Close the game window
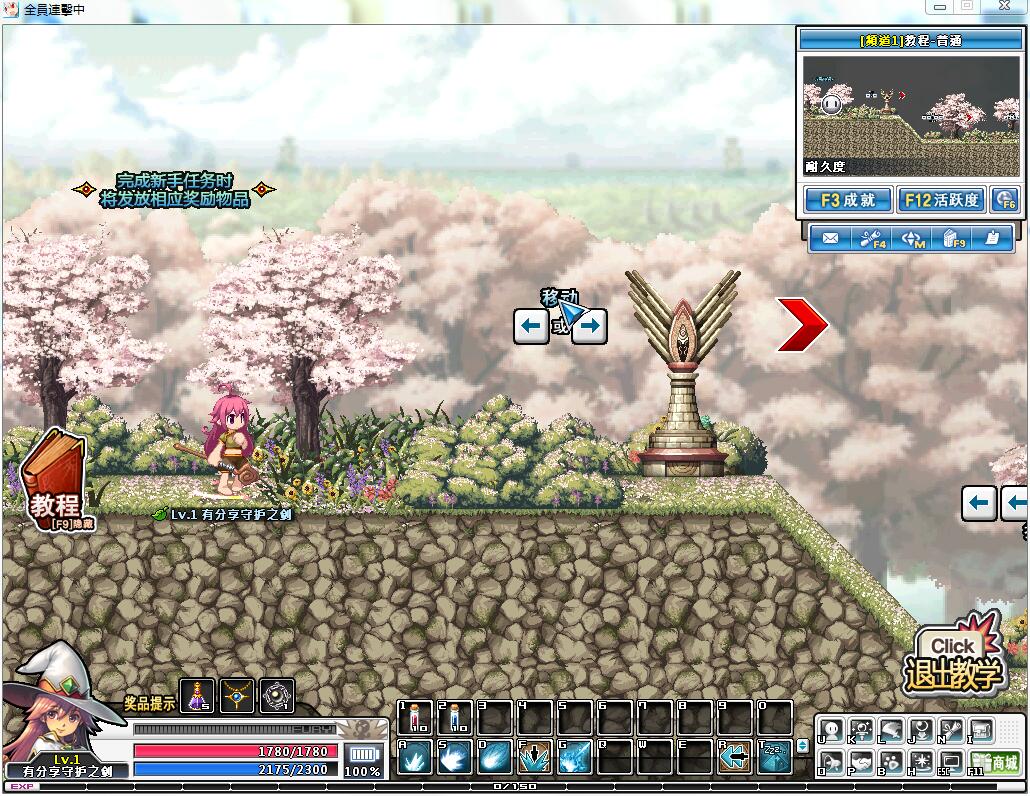Screen dimensions: 1030x796 coord(1004,6)
